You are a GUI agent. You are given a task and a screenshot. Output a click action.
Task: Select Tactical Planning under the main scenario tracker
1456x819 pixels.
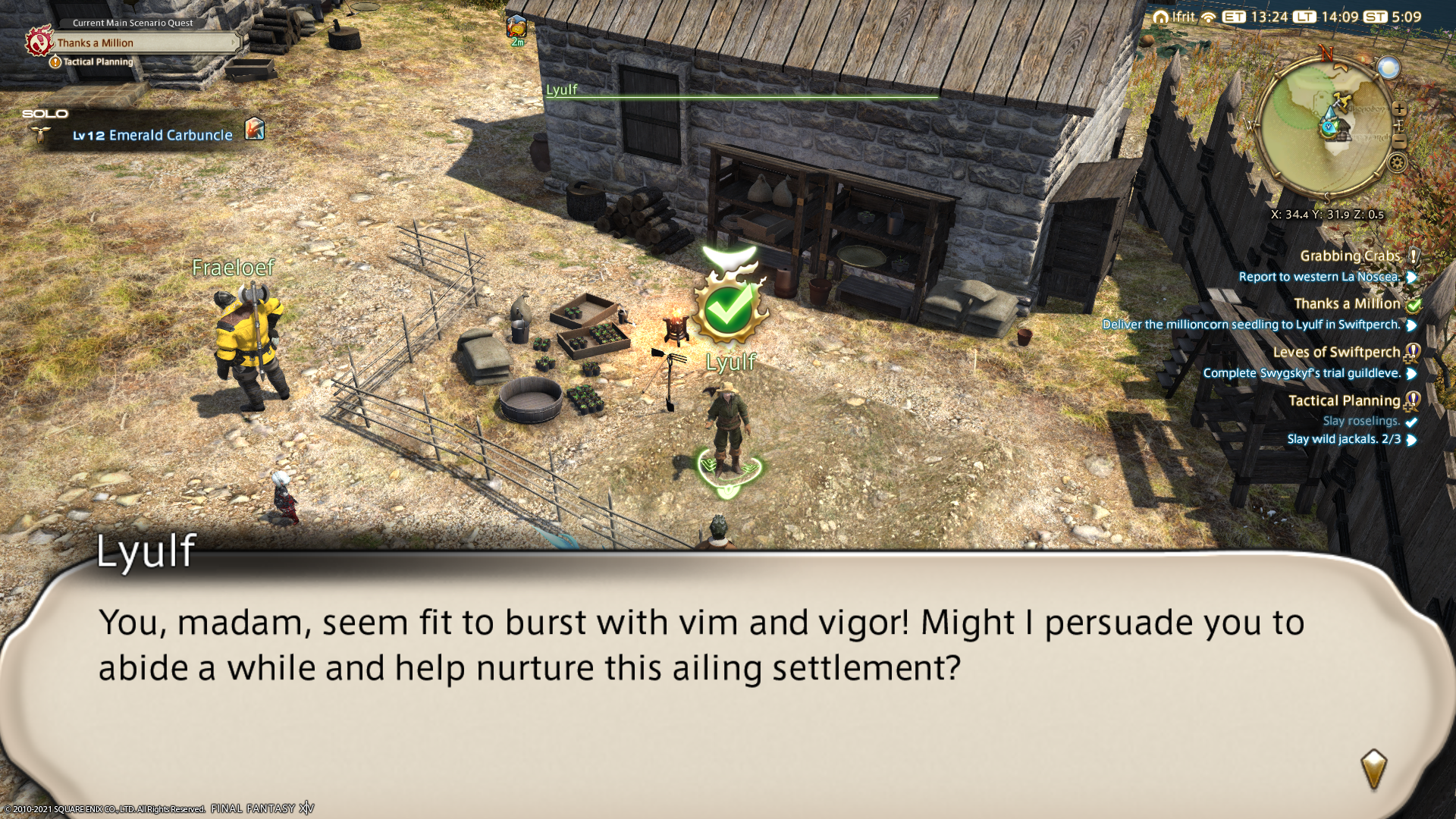click(98, 62)
